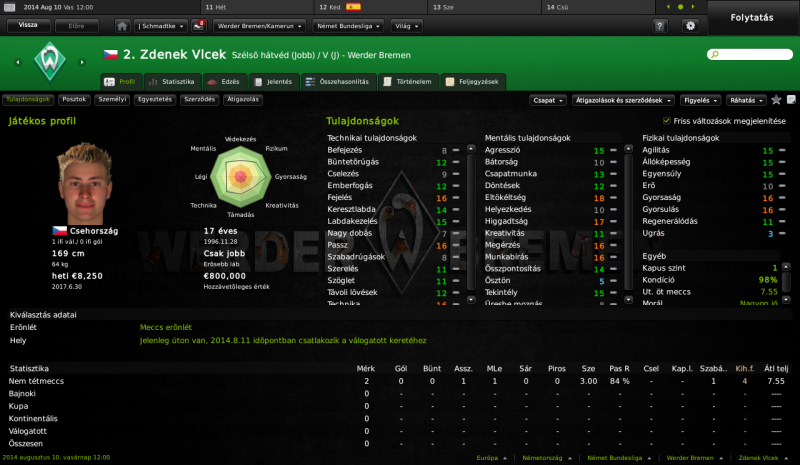Image resolution: width=800 pixels, height=465 pixels.
Task: Open the question mark help button
Action: click(660, 25)
